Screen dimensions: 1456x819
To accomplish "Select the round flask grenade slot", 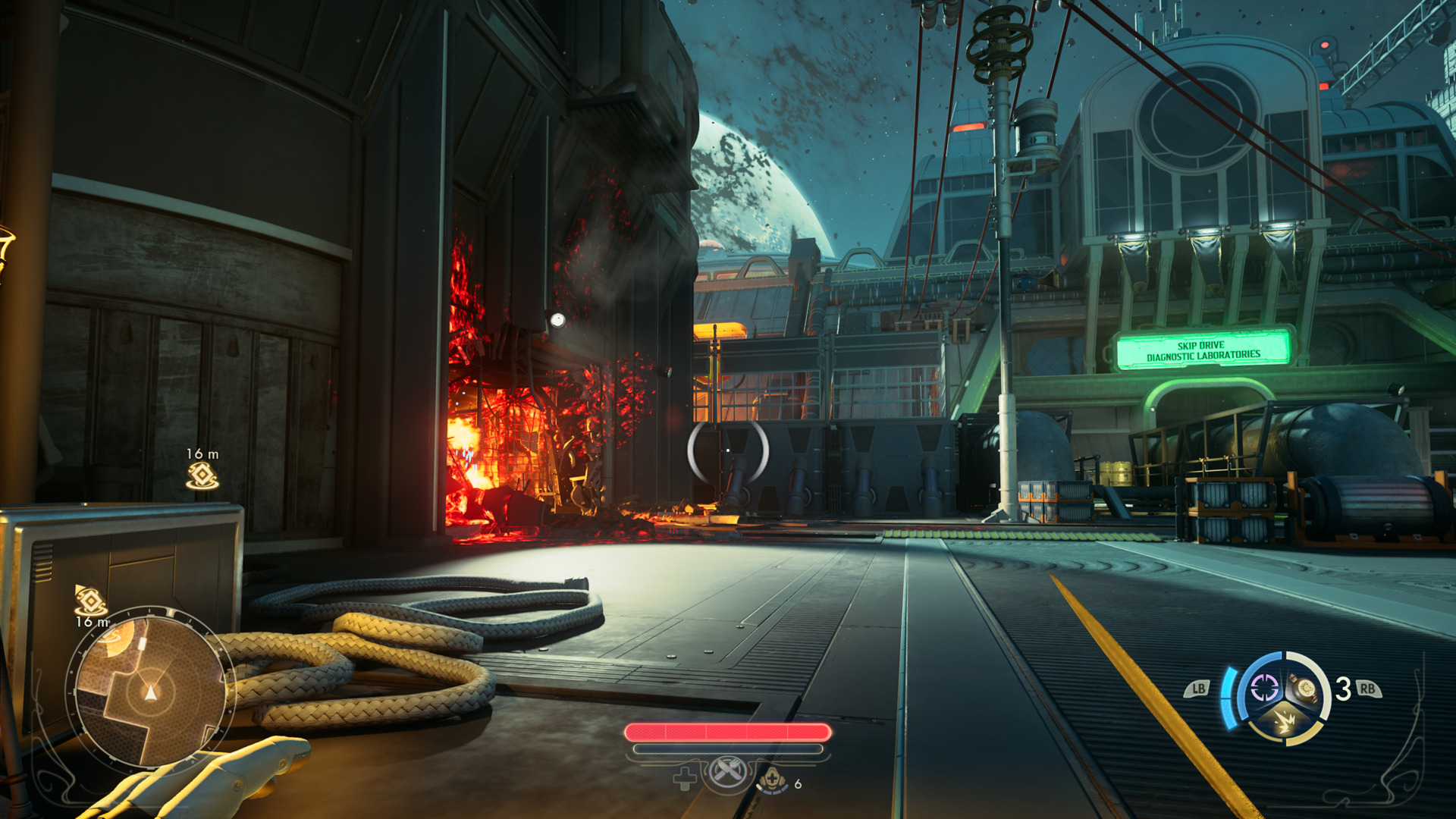I will click(x=1306, y=689).
